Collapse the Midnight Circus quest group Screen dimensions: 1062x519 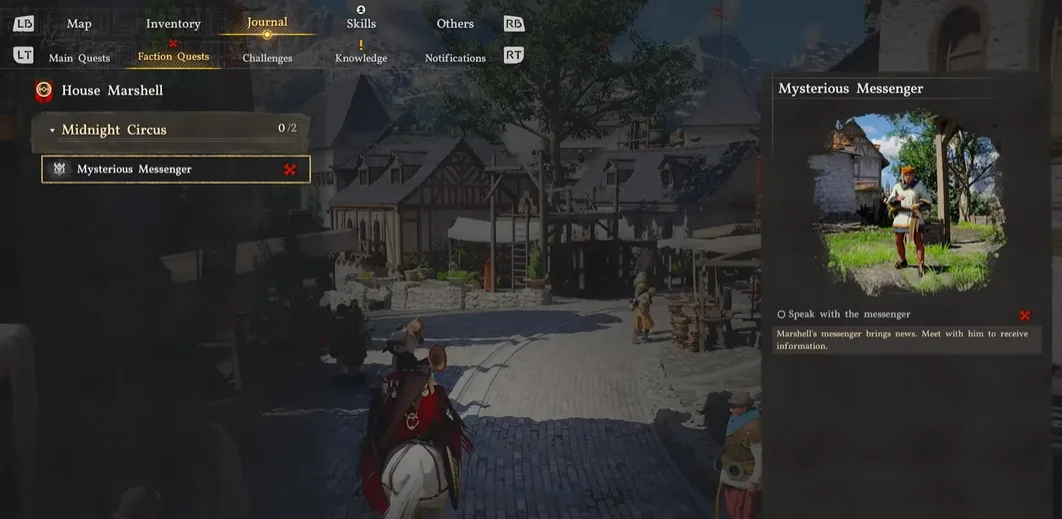pyautogui.click(x=52, y=130)
